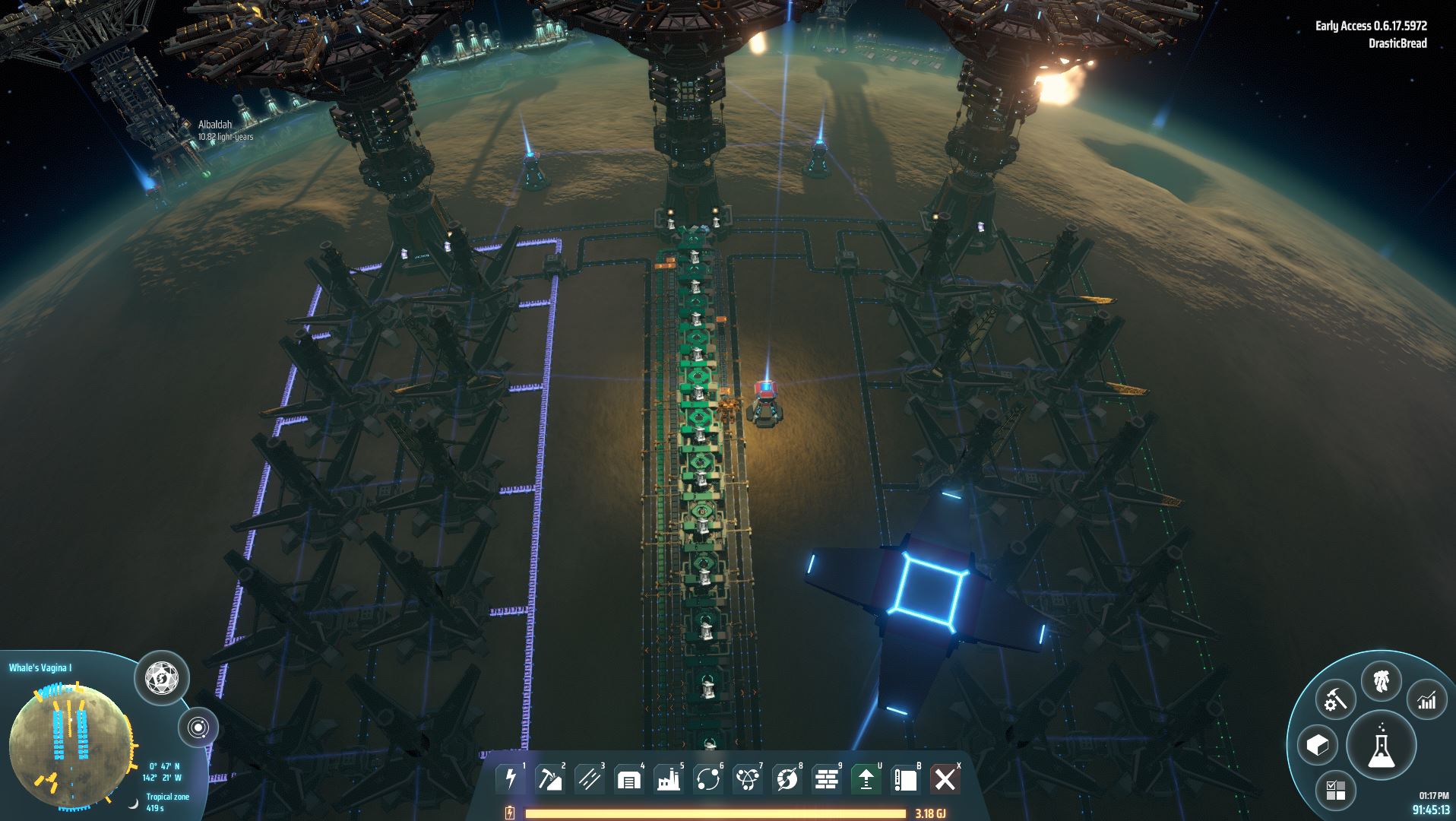Open the storage warehouse build category
The width and height of the screenshot is (1456, 821).
tap(628, 779)
